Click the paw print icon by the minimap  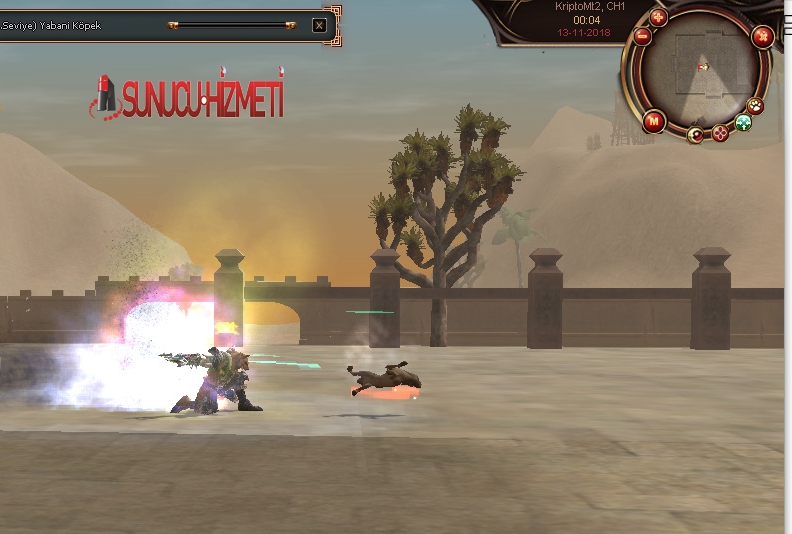756,105
